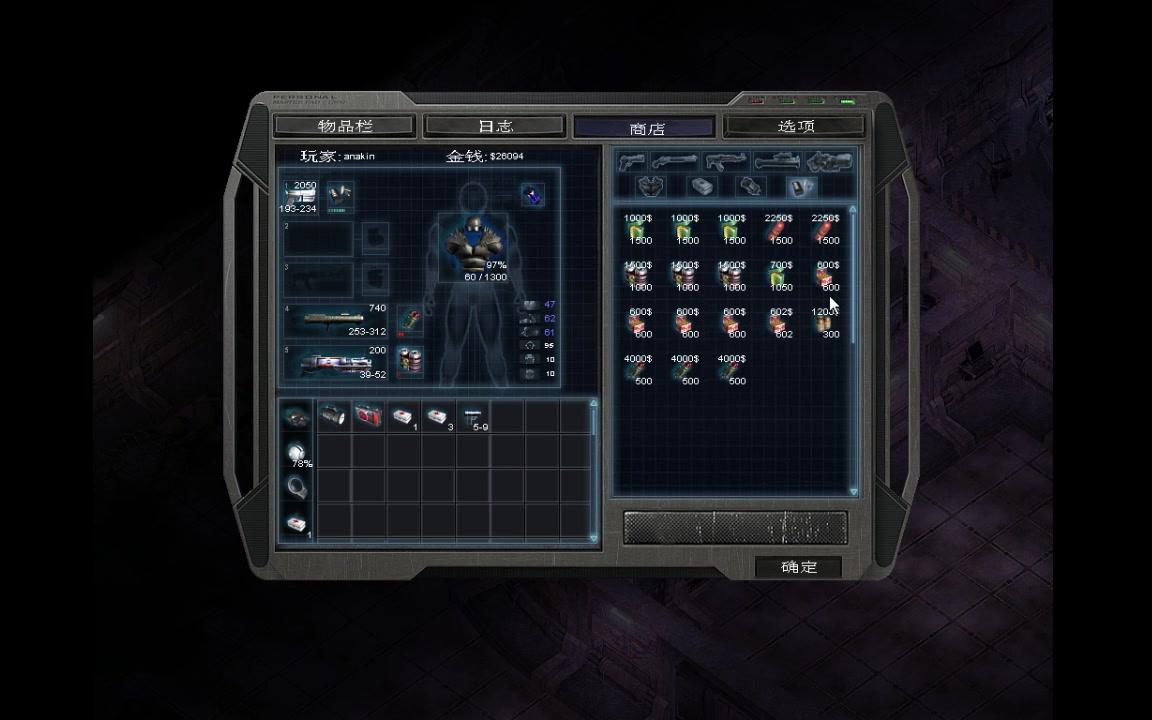The height and width of the screenshot is (720, 1152).
Task: Browse the armor shop category
Action: click(652, 187)
